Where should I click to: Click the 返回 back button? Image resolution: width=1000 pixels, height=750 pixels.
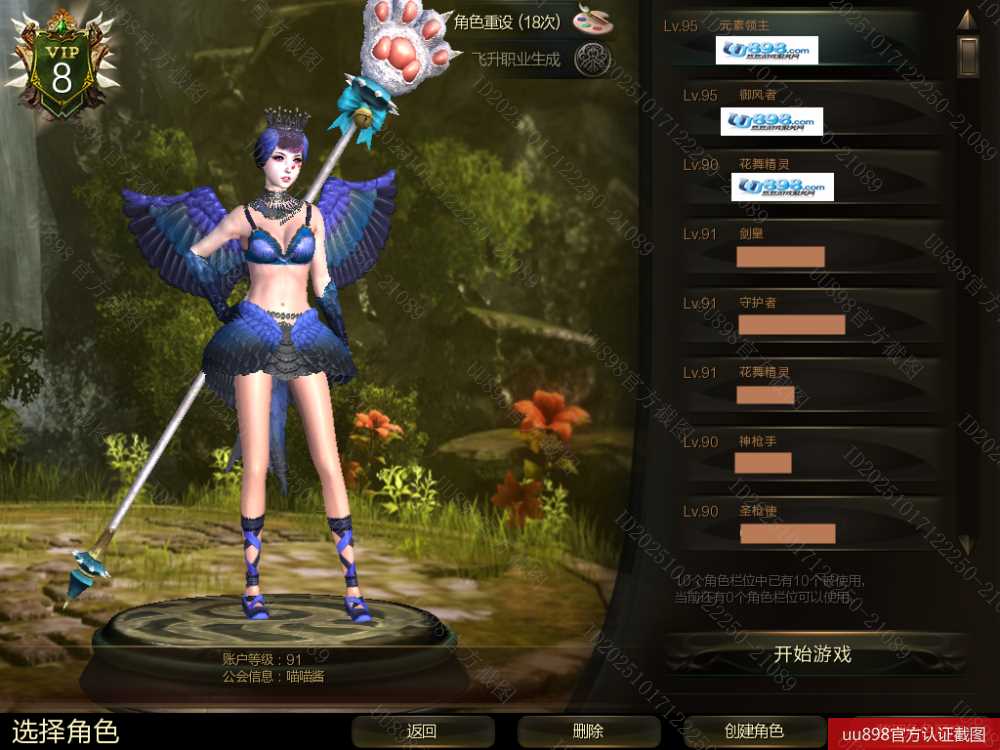422,731
